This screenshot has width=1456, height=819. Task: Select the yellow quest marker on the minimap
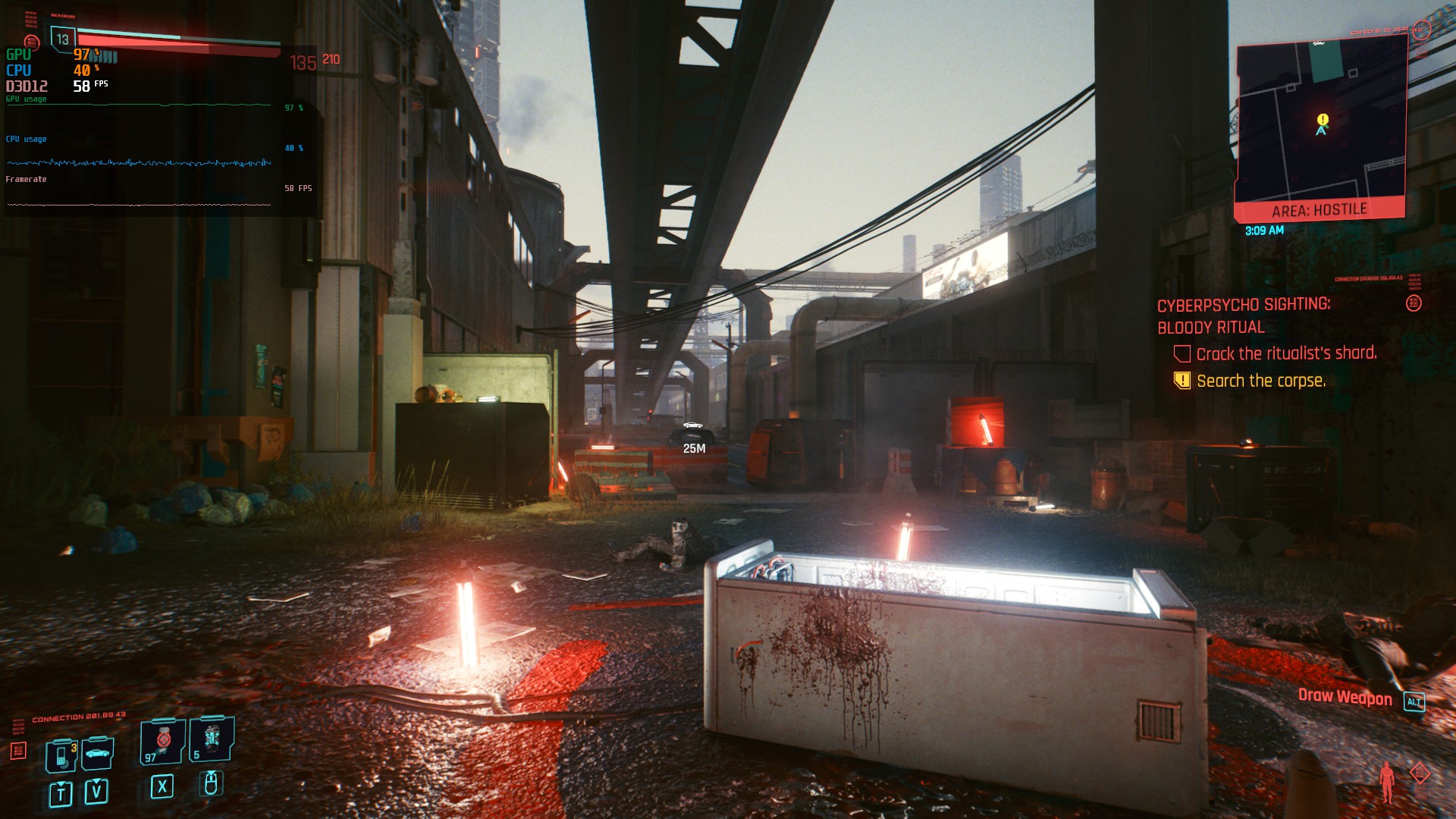pos(1323,119)
